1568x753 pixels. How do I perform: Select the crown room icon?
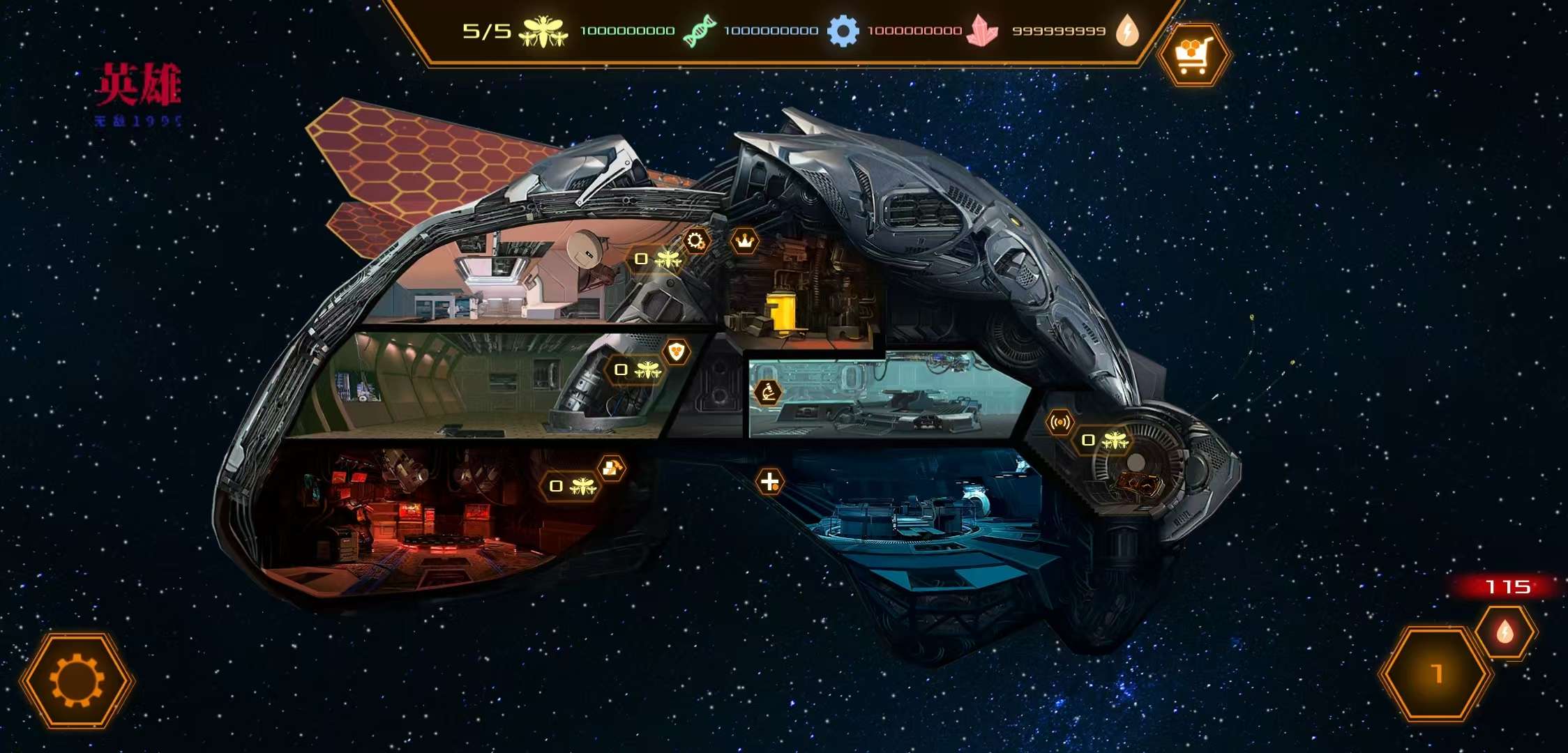click(745, 242)
